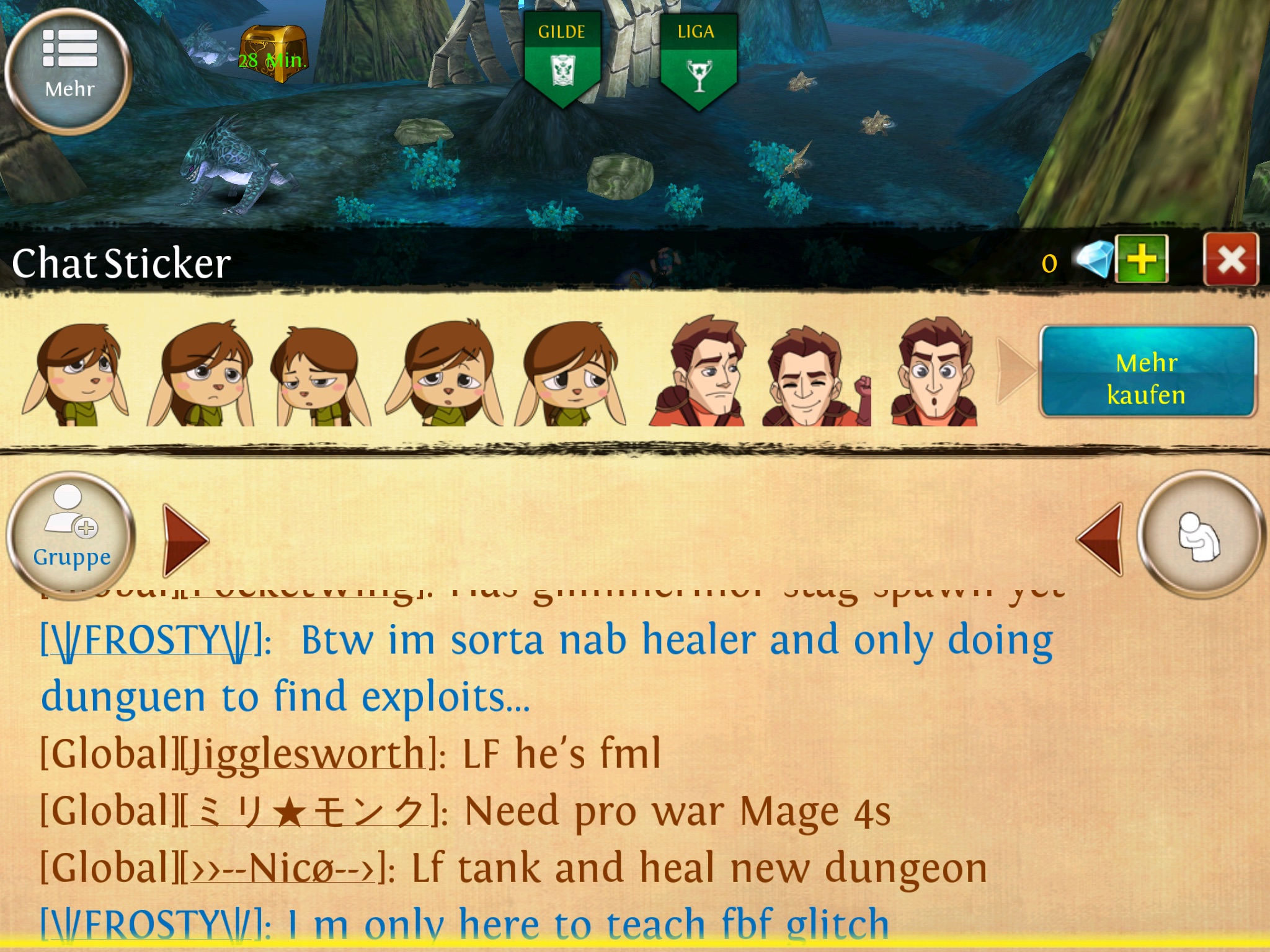Tap the treasure chest timer icon
Viewport: 1270px width, 952px height.
(x=273, y=55)
